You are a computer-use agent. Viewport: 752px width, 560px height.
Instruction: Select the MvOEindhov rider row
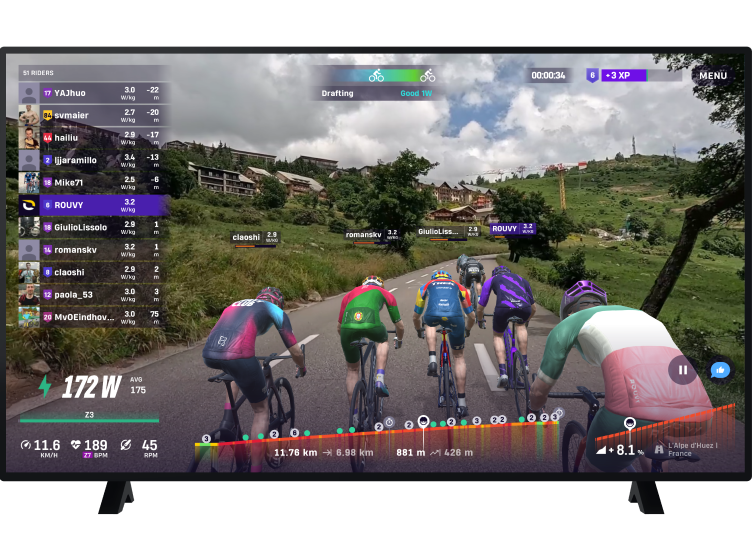tap(91, 317)
